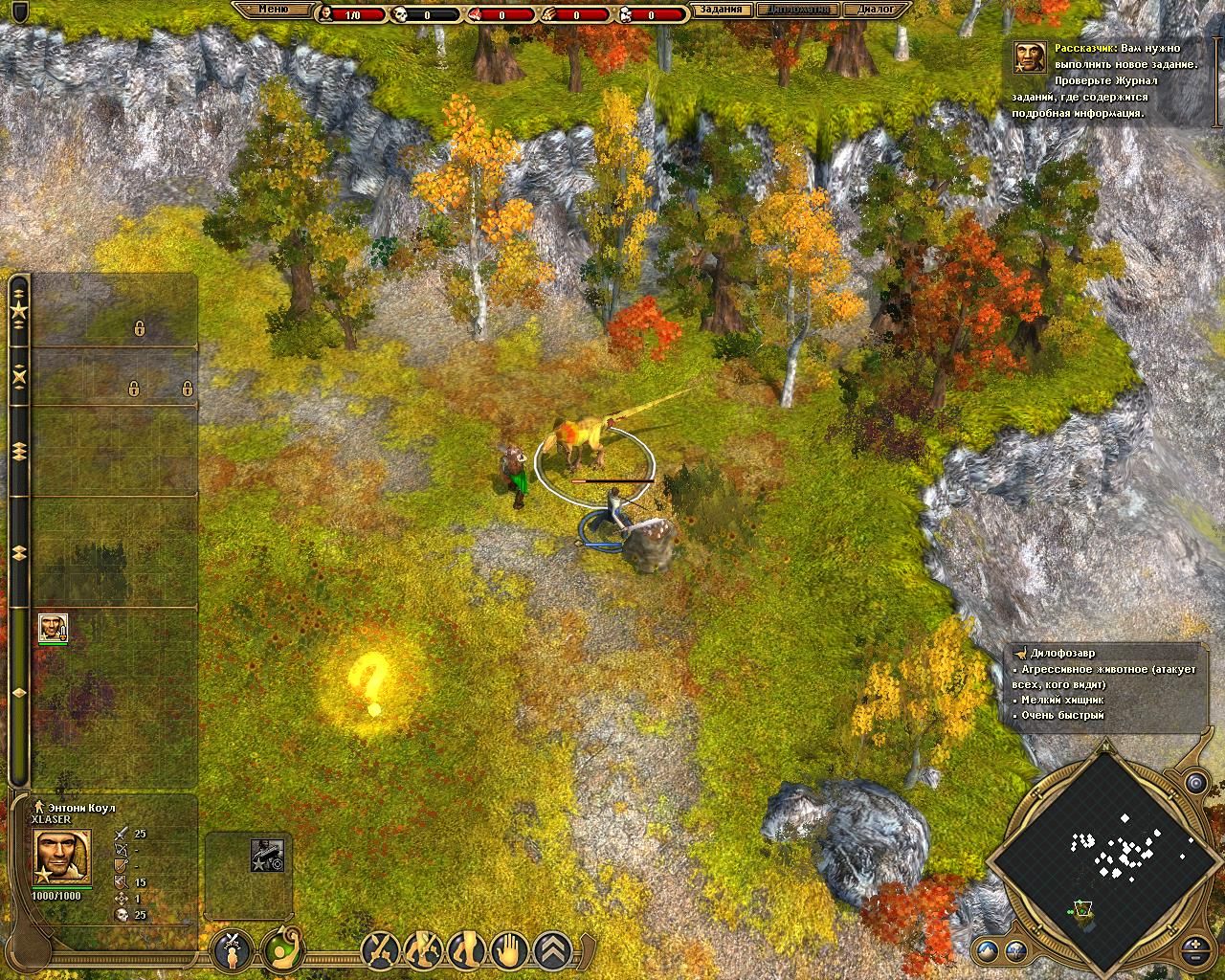This screenshot has width=1225, height=980.
Task: Activate the open hand stop command
Action: [509, 950]
